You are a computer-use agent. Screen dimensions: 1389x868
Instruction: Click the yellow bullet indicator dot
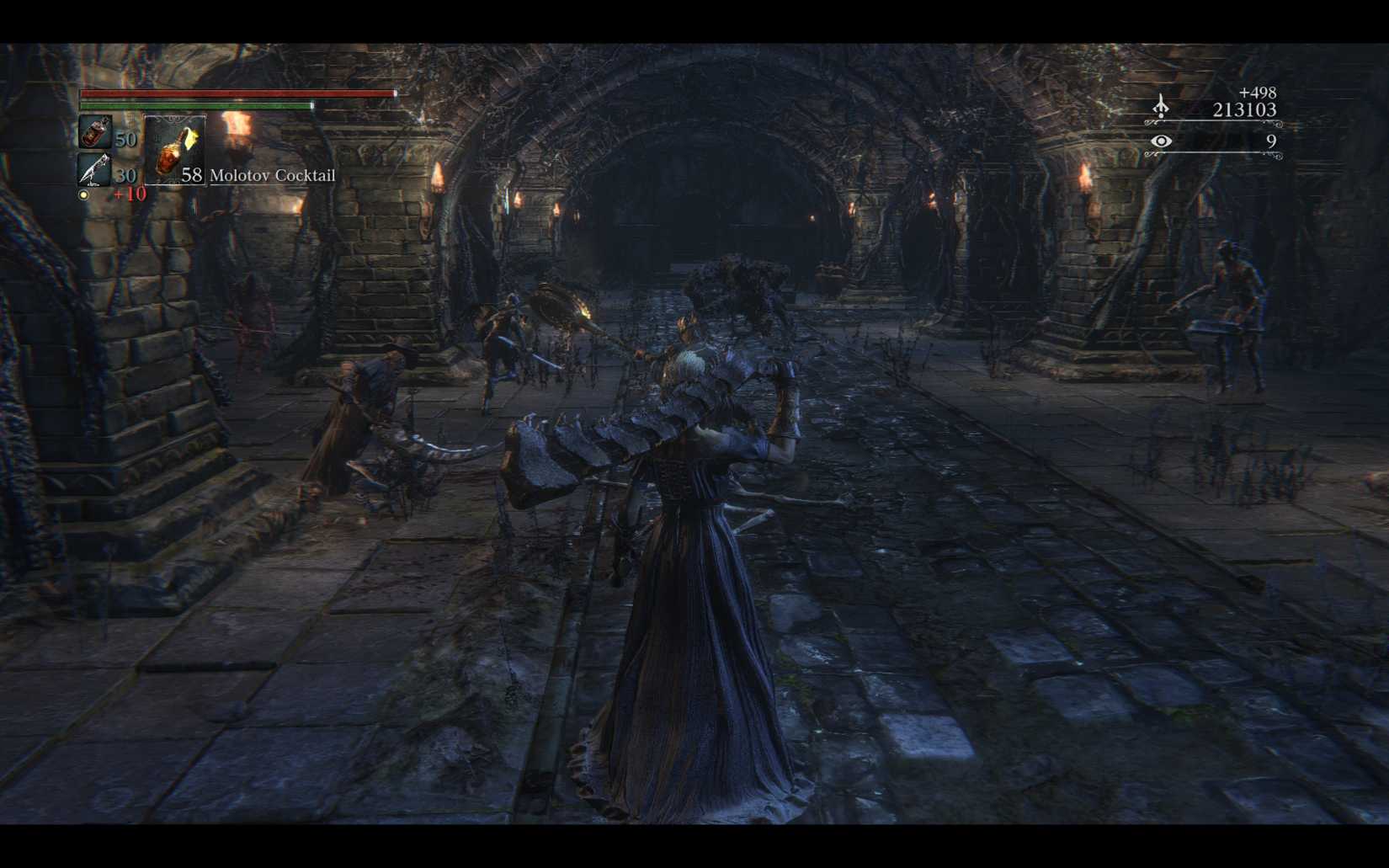pos(83,194)
